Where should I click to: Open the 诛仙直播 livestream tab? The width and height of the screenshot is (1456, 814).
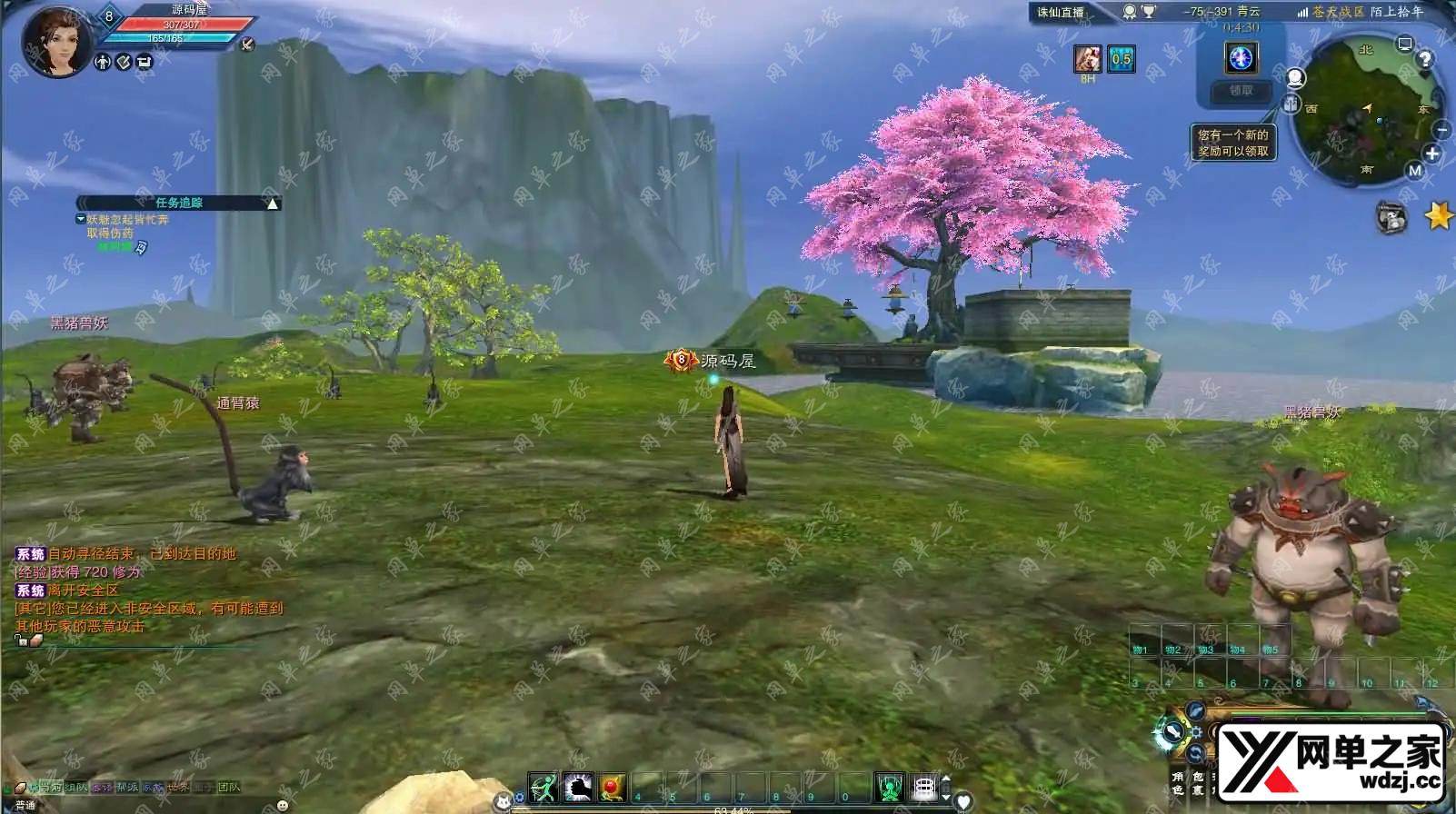click(1061, 12)
